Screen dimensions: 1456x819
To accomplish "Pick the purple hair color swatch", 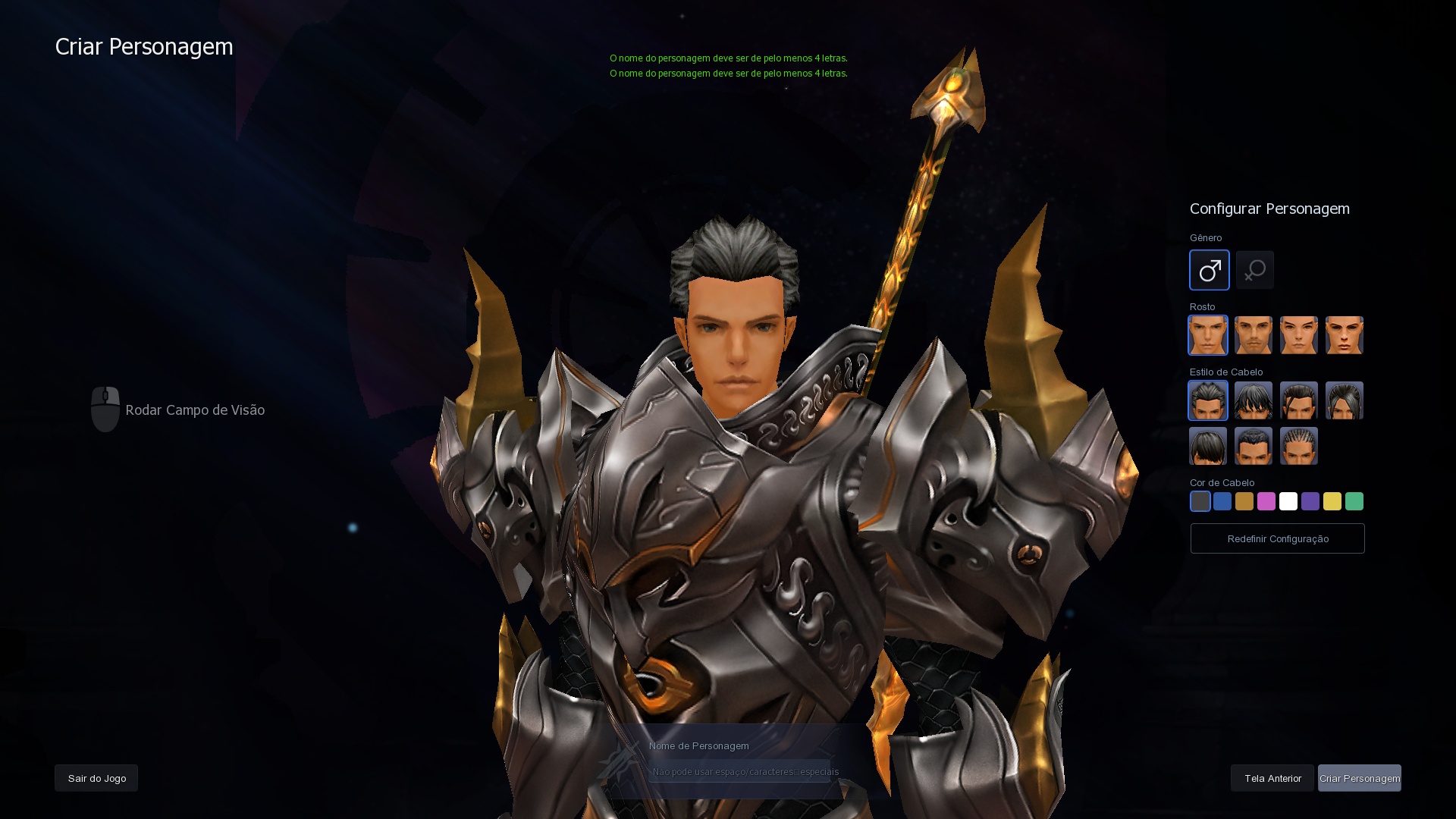I will point(1310,501).
